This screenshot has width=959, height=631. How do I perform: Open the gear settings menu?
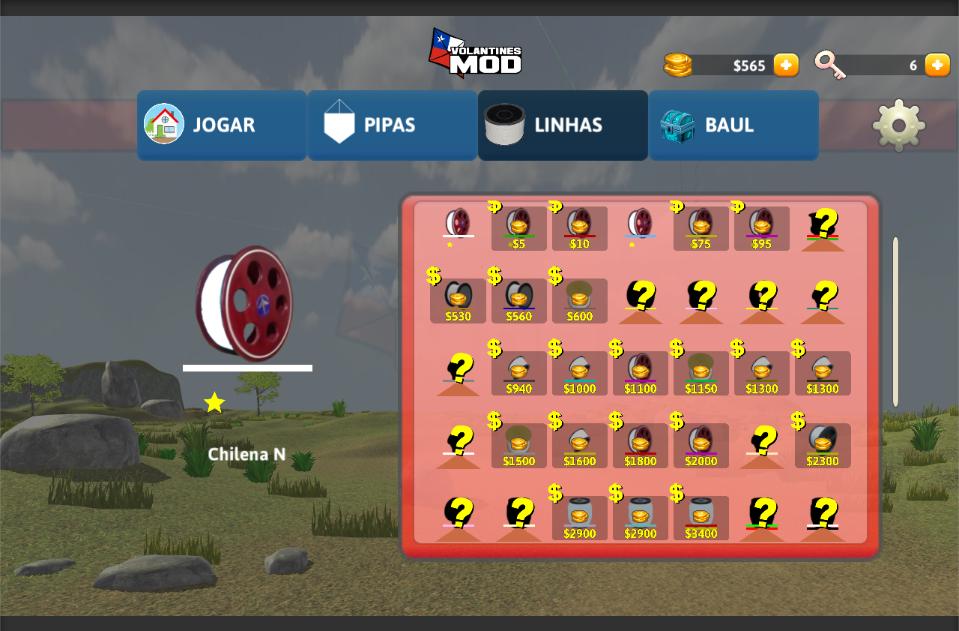pyautogui.click(x=898, y=125)
